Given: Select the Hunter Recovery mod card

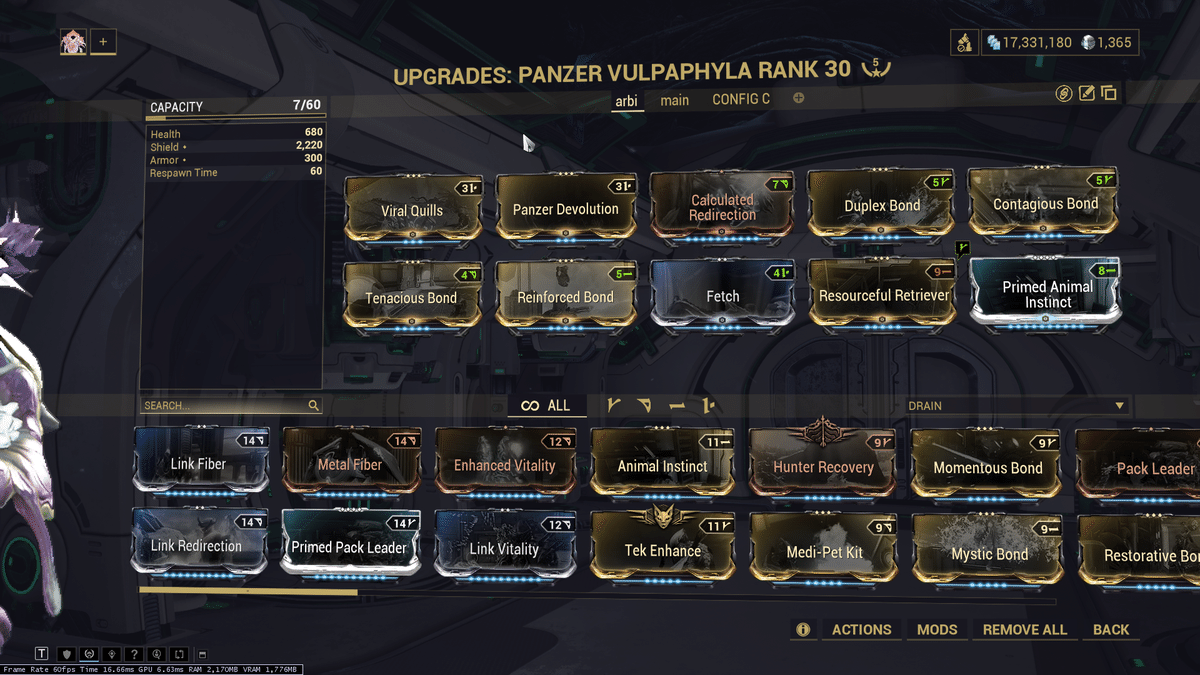Looking at the screenshot, I should [823, 465].
